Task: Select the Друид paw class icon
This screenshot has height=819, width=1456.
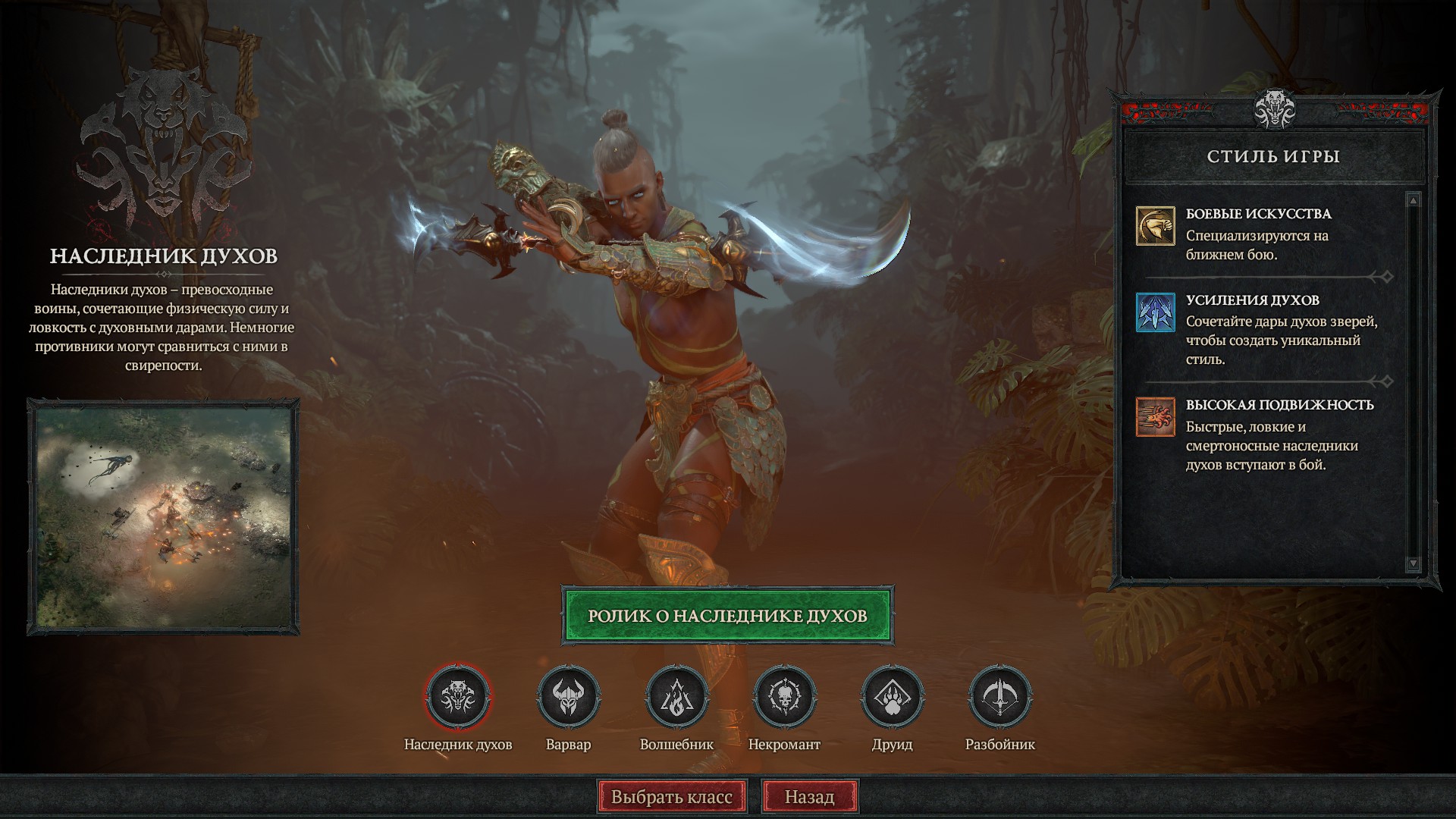Action: [892, 696]
